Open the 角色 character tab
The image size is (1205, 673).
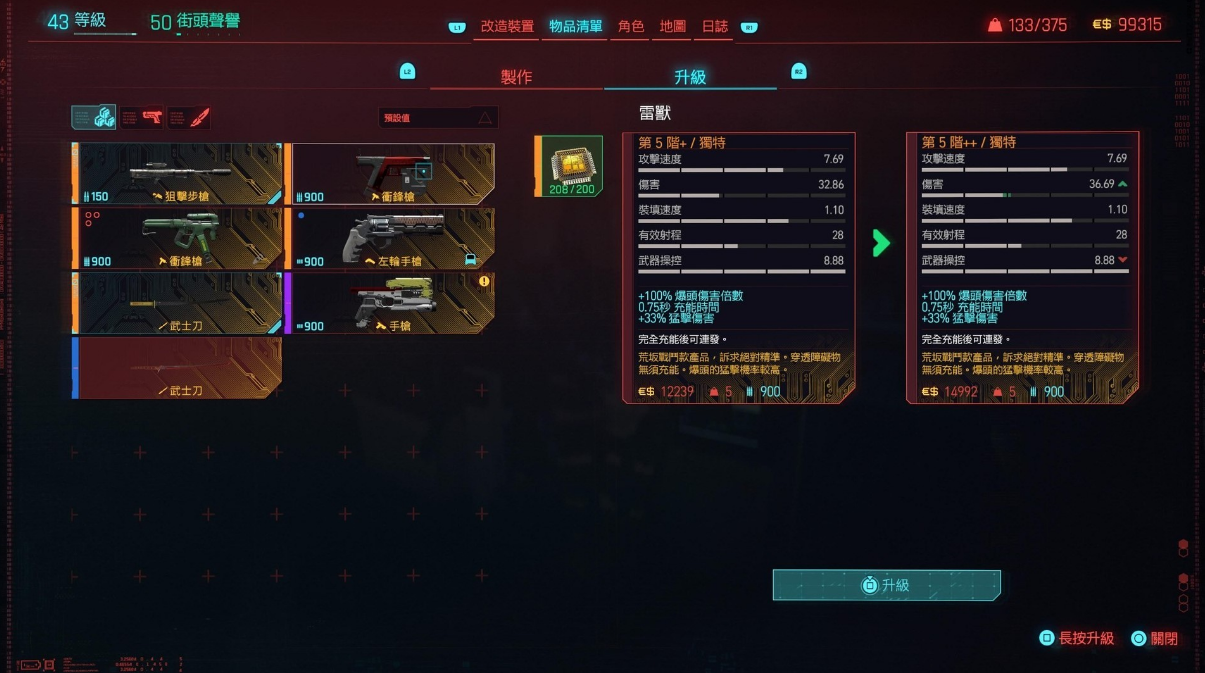(631, 27)
